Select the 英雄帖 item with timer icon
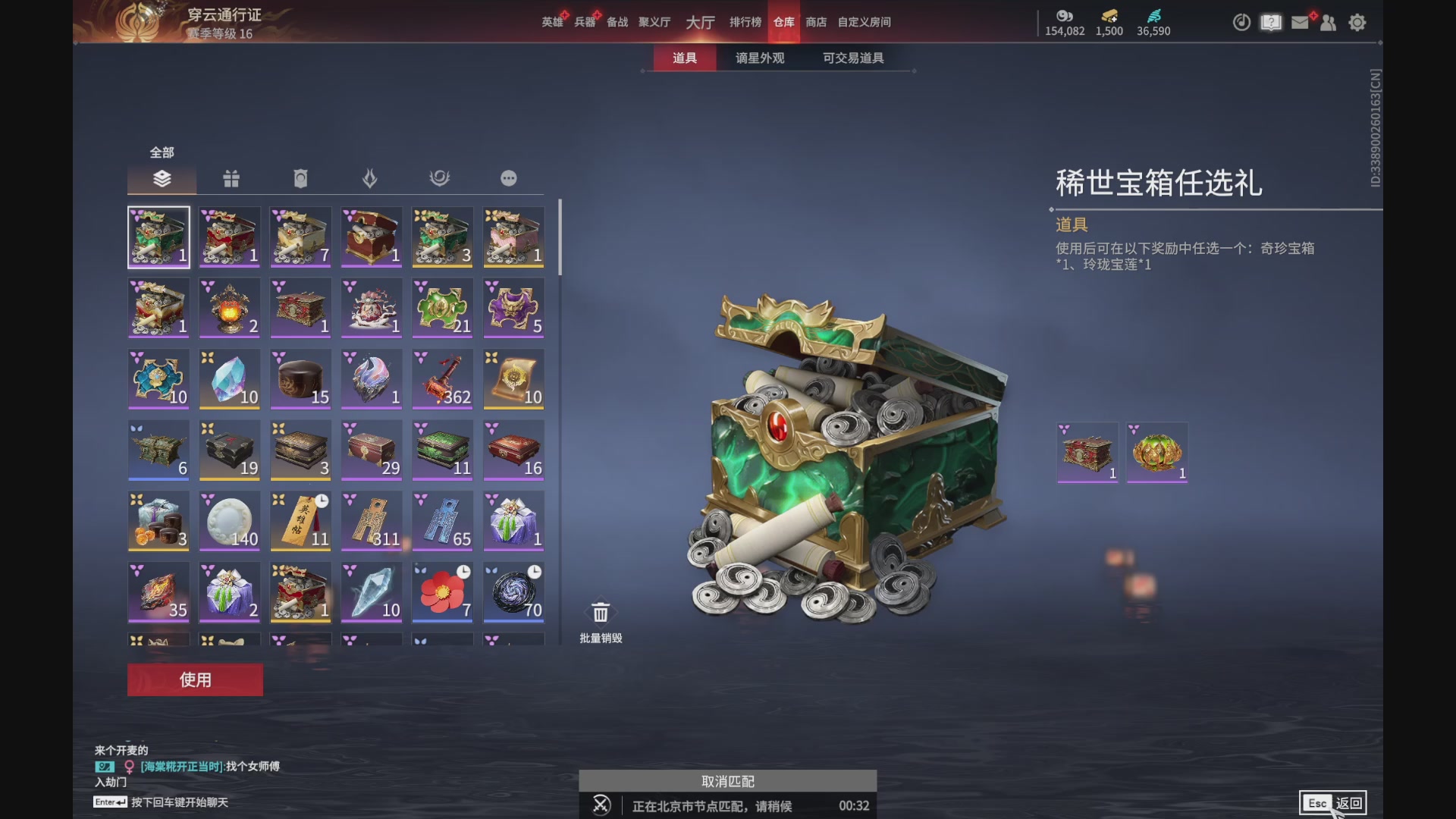1456x819 pixels. tap(300, 521)
